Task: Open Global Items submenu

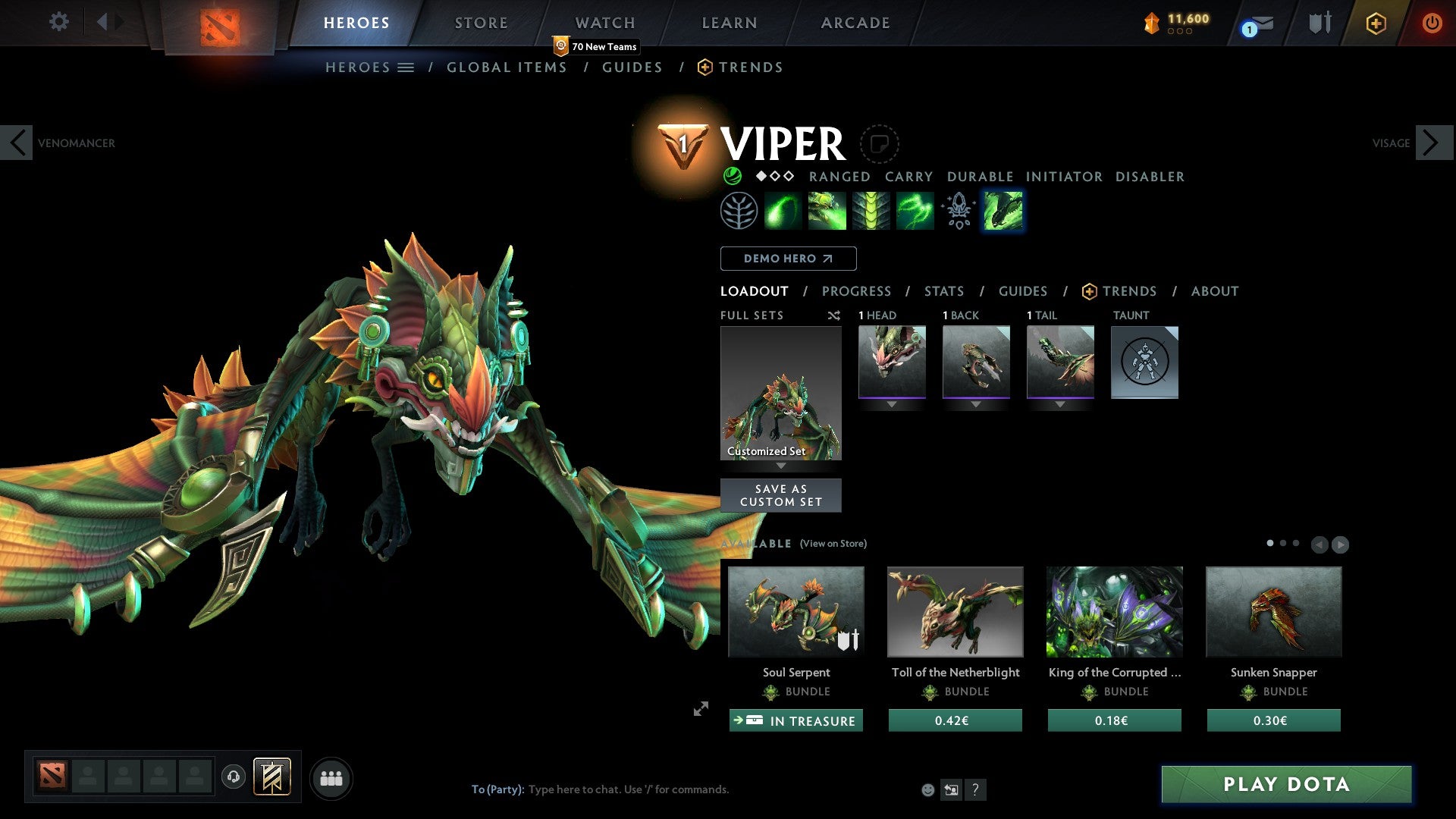Action: point(507,67)
